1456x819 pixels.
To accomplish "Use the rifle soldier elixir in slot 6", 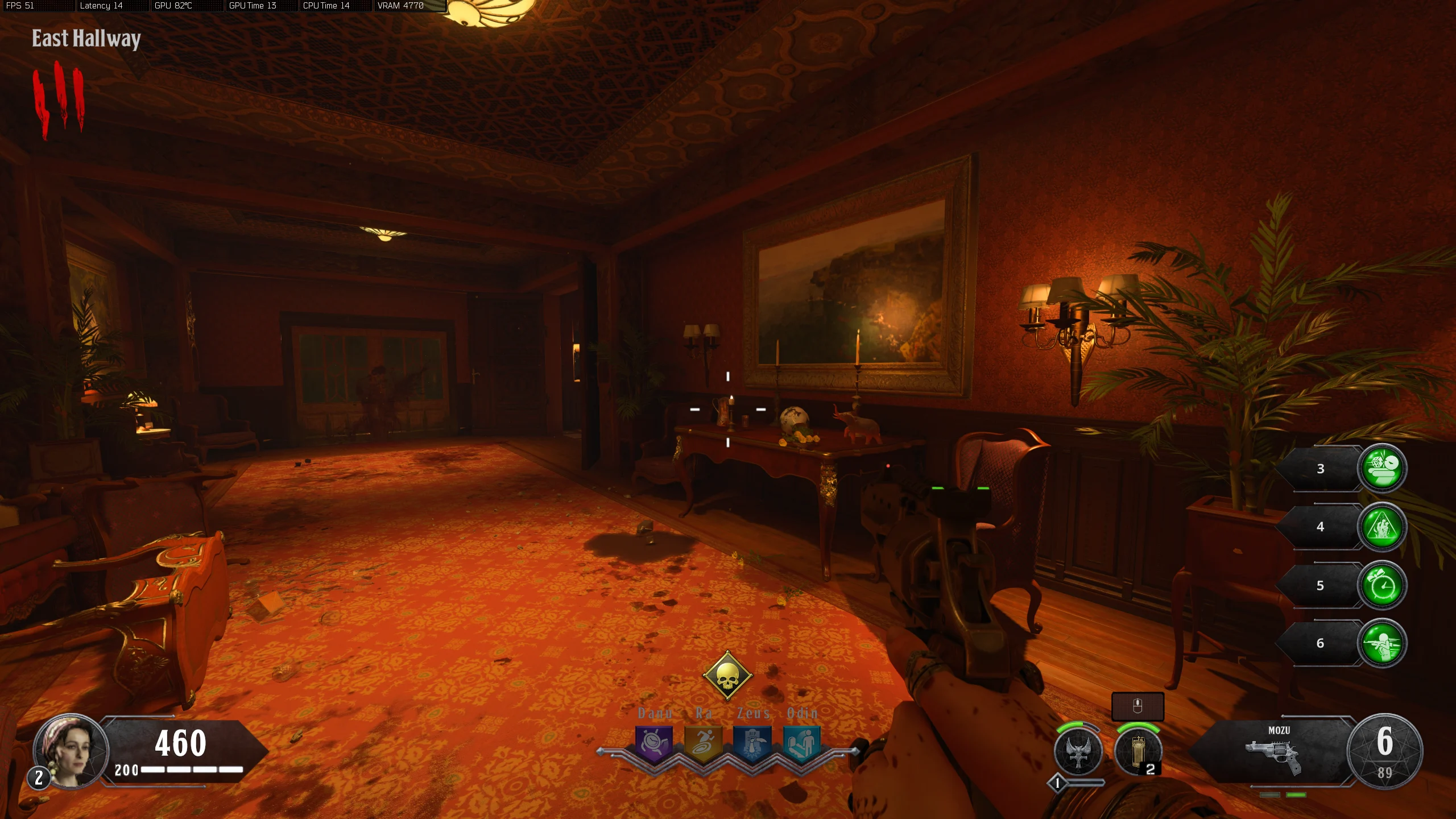I will (x=1381, y=643).
